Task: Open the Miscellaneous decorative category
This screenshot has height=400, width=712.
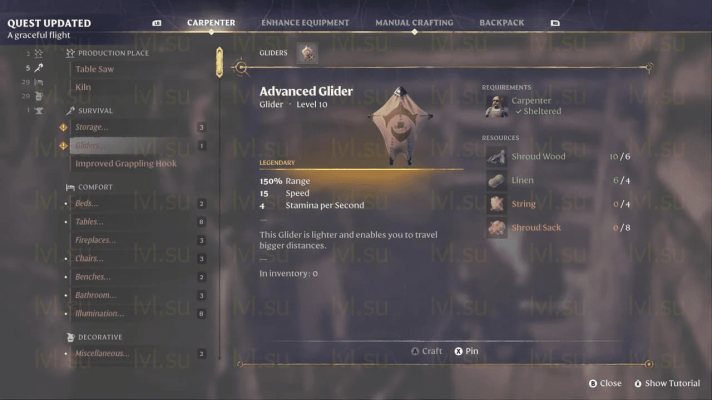Action: coord(102,353)
